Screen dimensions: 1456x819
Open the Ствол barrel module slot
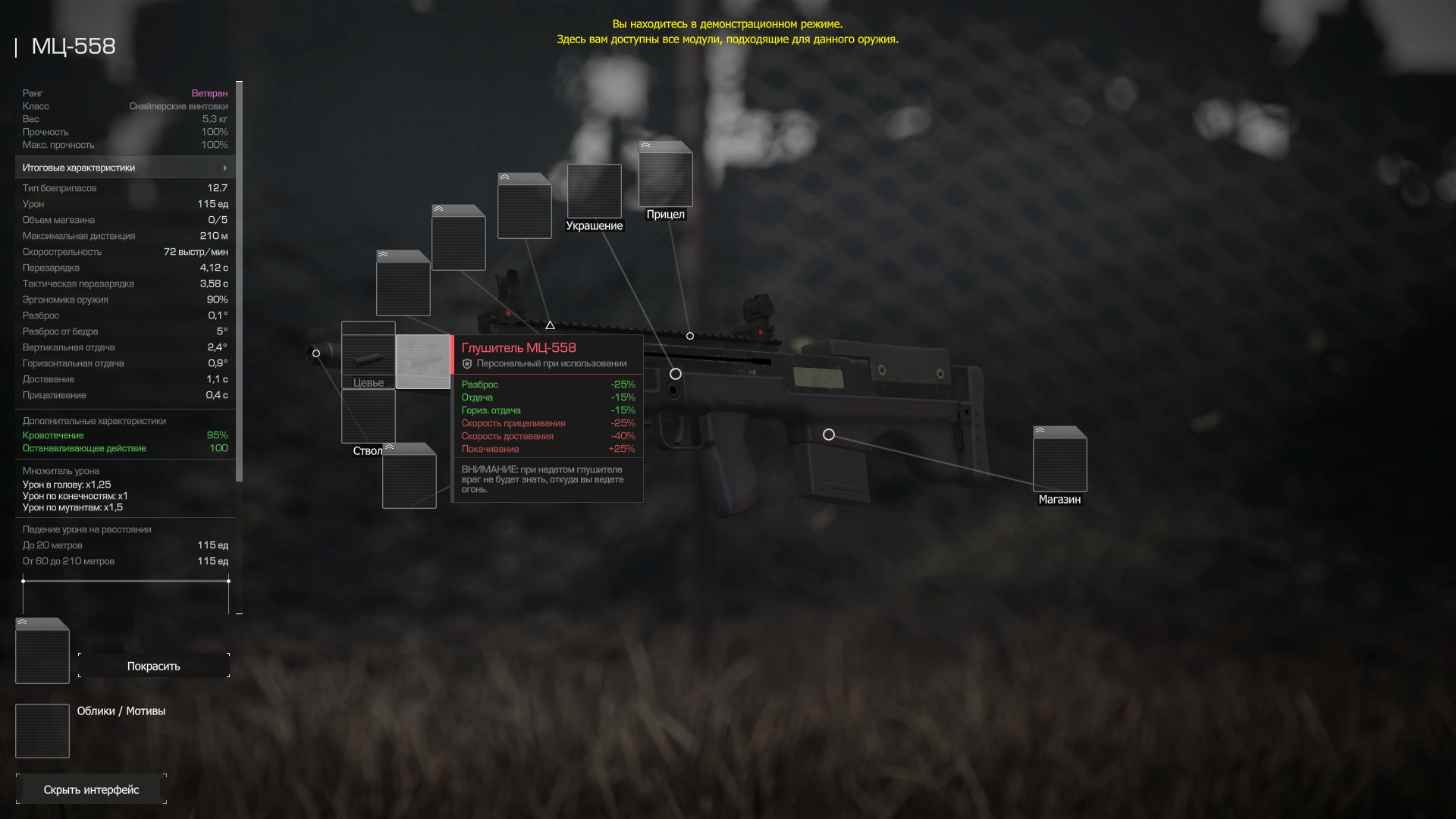[x=369, y=417]
